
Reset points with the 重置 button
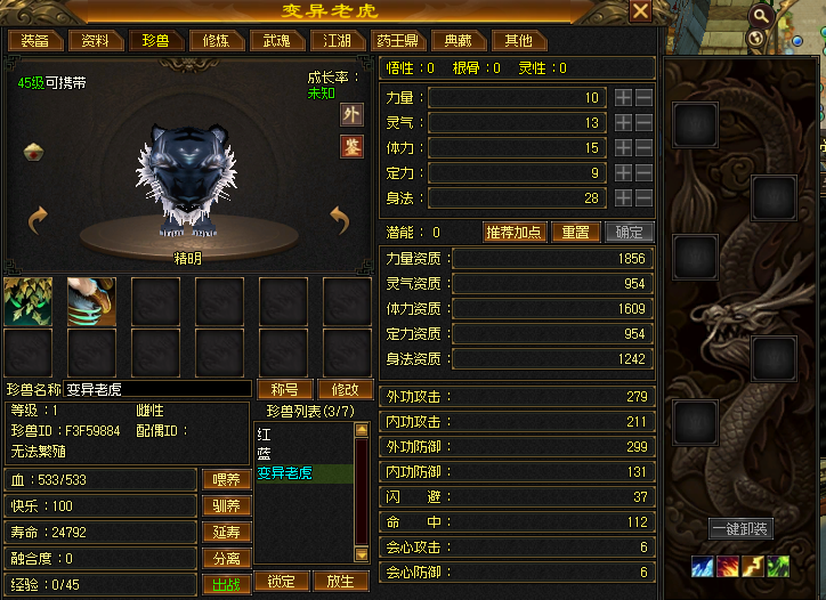pos(576,232)
